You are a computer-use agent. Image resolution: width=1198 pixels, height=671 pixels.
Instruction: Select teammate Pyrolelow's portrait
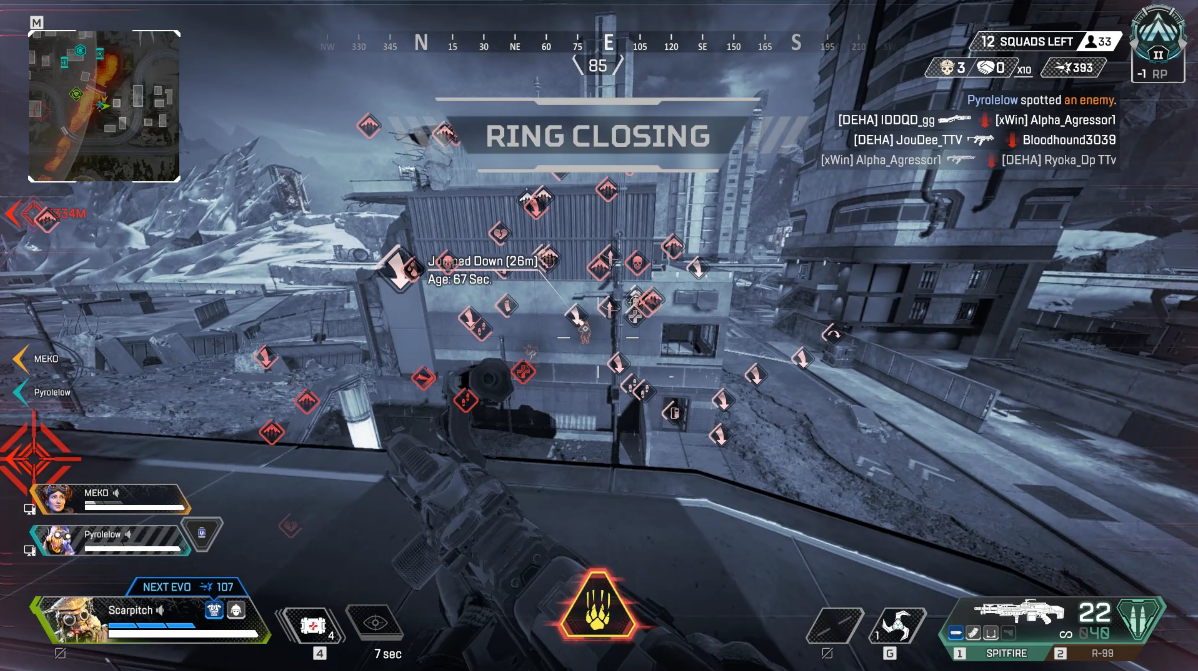[53, 539]
